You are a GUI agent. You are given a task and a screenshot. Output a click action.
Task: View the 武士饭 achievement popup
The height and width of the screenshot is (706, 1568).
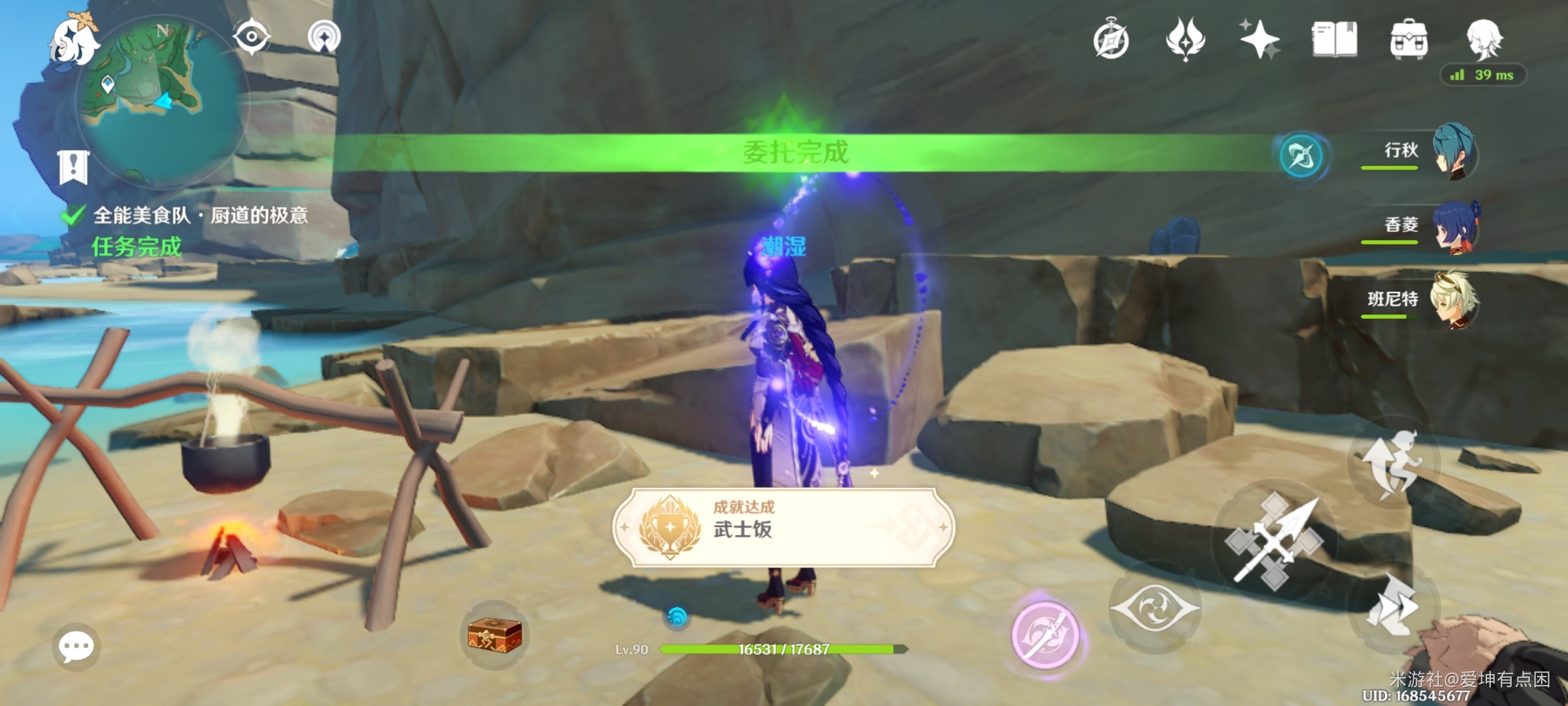(783, 527)
